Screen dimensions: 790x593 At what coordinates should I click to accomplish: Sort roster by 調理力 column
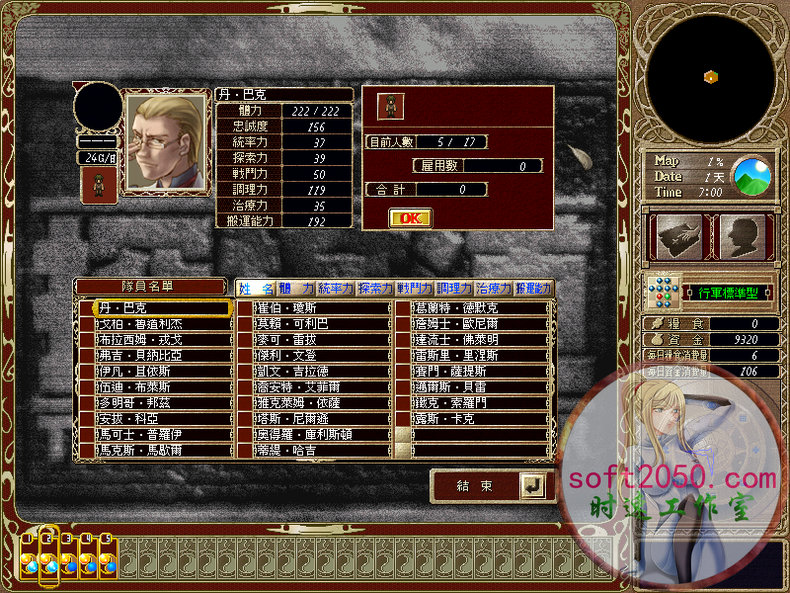point(454,289)
